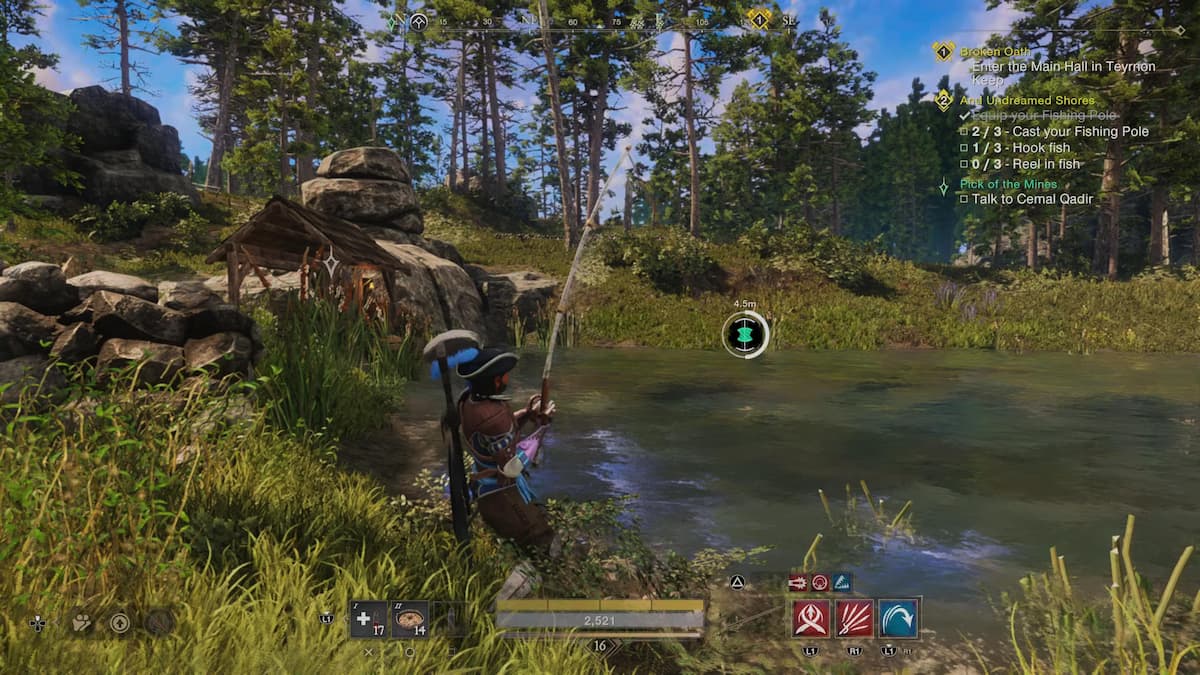The width and height of the screenshot is (1200, 675).
Task: Trigger the red claw slash ability
Action: click(x=855, y=618)
